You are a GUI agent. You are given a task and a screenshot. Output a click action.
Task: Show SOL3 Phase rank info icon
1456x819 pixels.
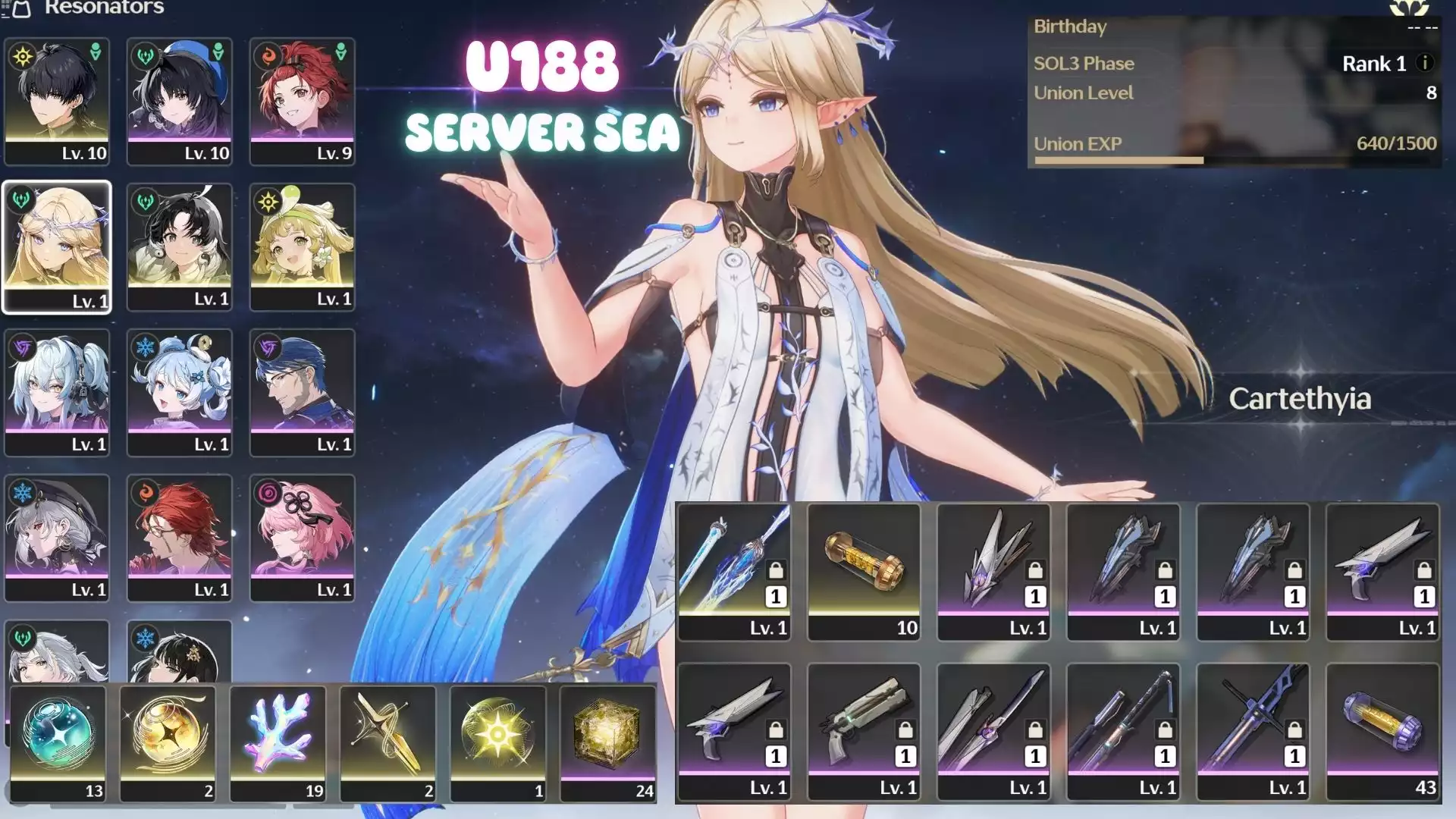pos(1425,63)
